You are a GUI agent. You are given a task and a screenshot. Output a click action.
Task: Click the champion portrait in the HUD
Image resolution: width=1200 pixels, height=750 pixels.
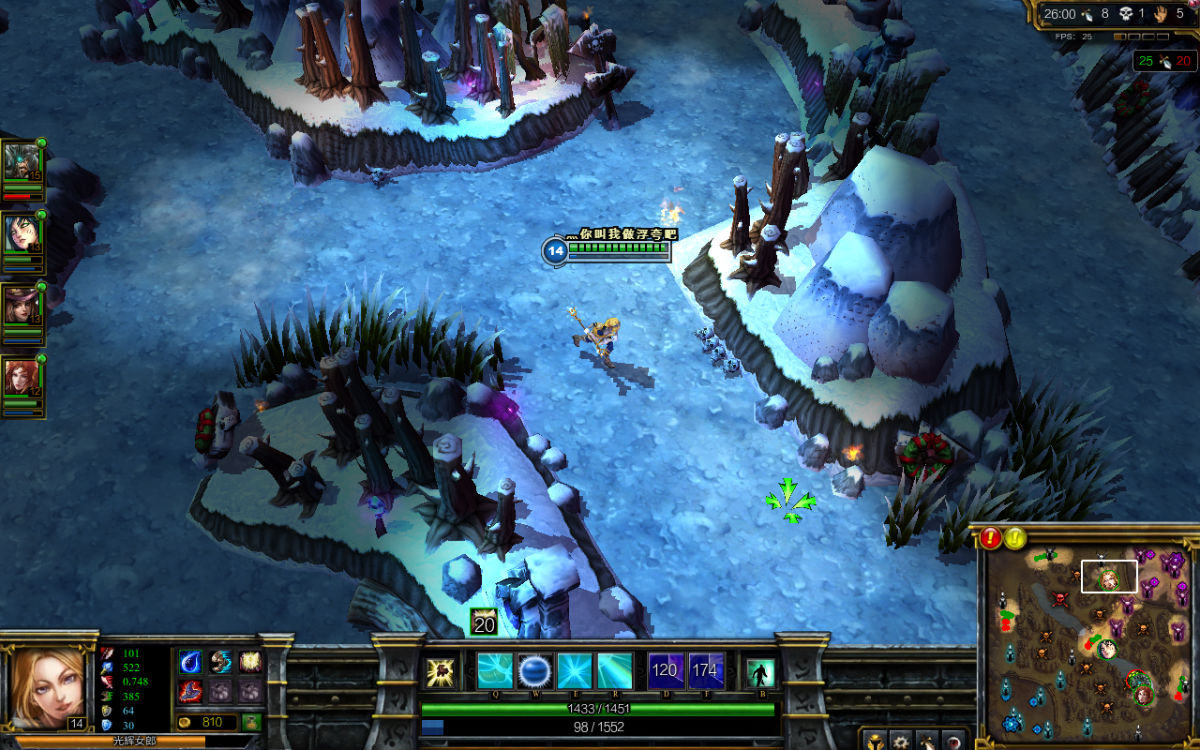point(47,688)
